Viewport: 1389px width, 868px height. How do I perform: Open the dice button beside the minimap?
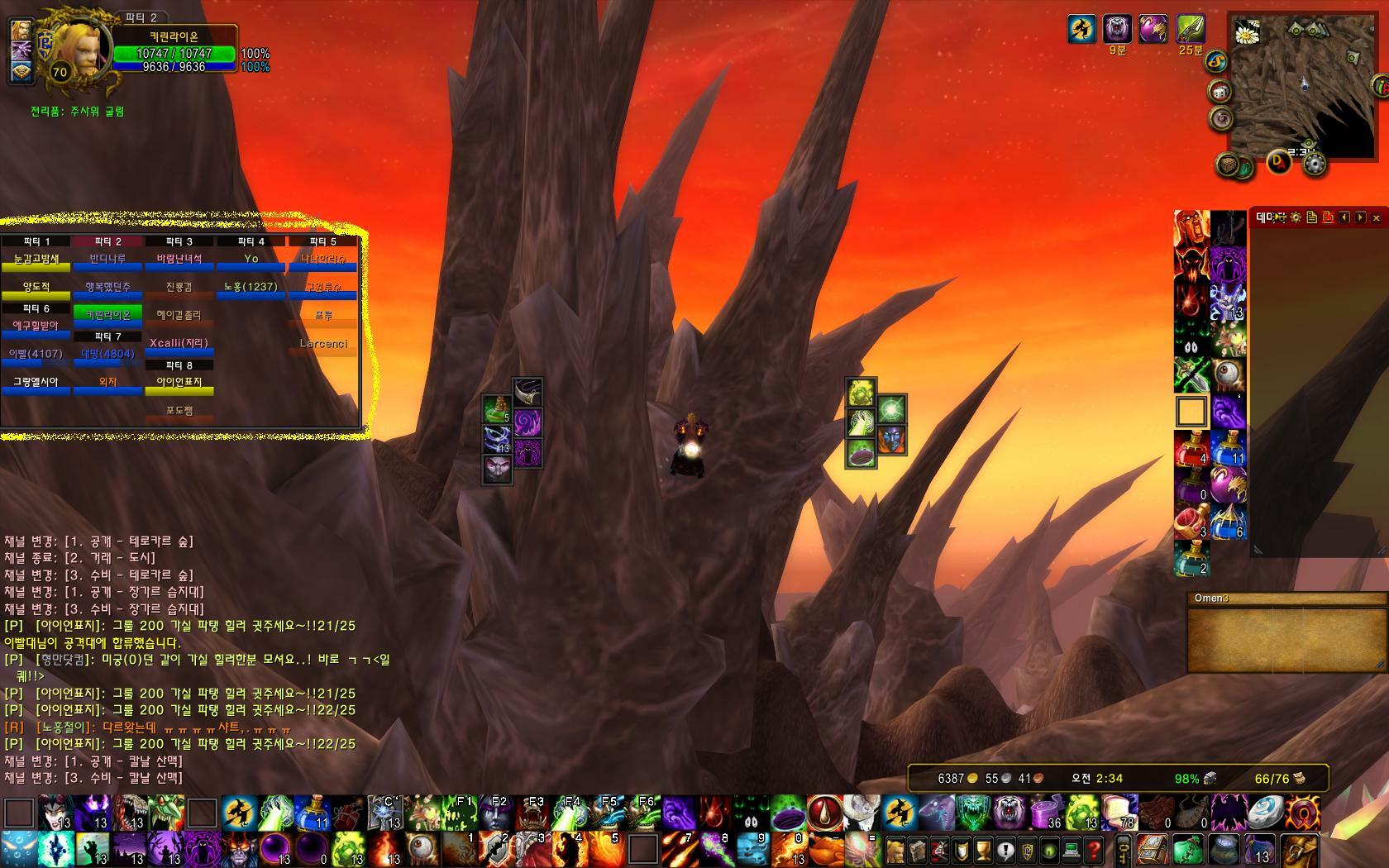pos(1221,92)
